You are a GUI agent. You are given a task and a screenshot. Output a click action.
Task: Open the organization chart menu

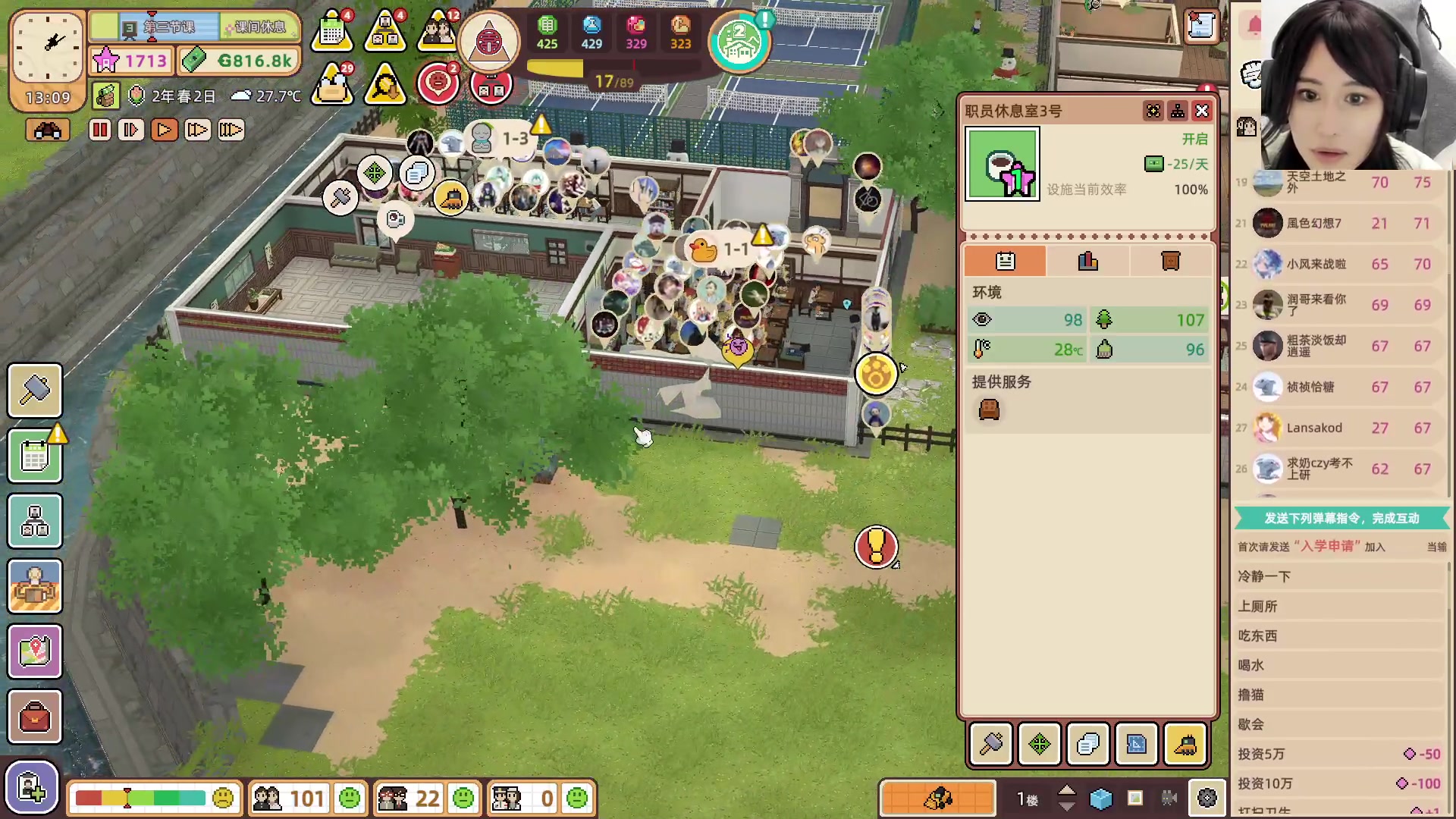point(35,522)
